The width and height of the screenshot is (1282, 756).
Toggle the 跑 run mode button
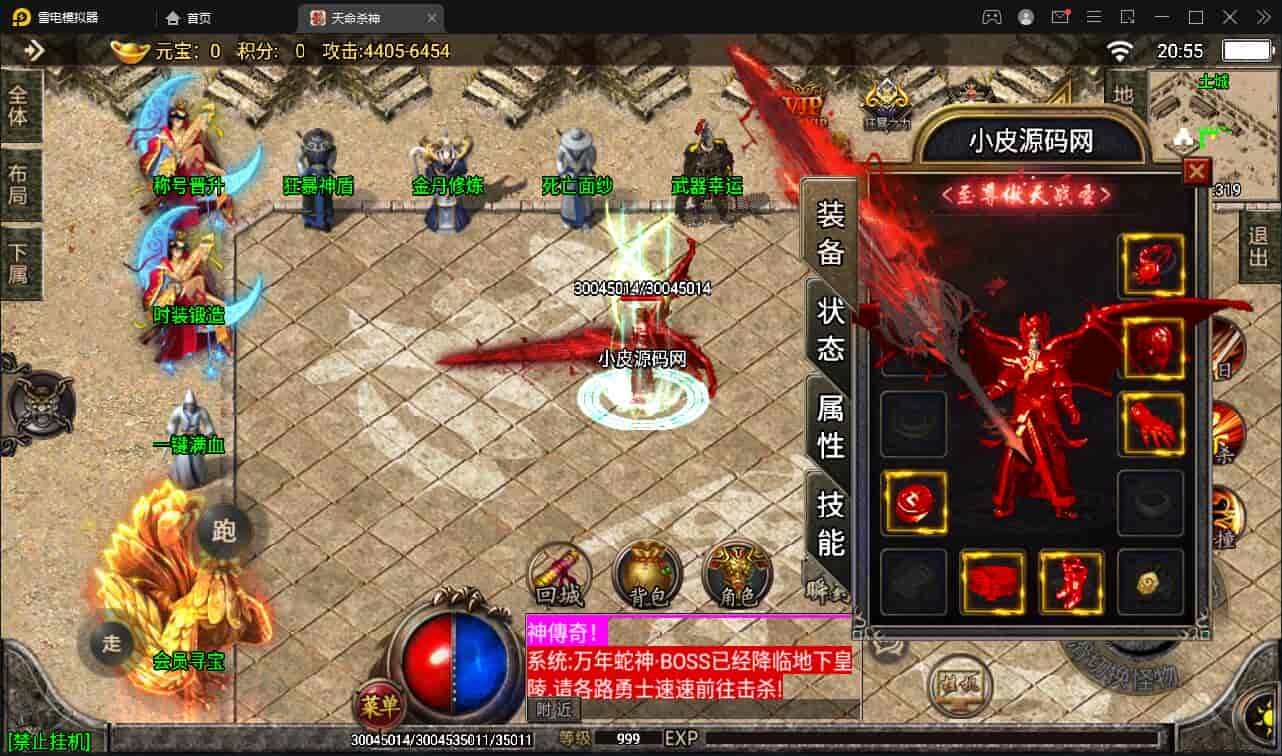coord(224,530)
